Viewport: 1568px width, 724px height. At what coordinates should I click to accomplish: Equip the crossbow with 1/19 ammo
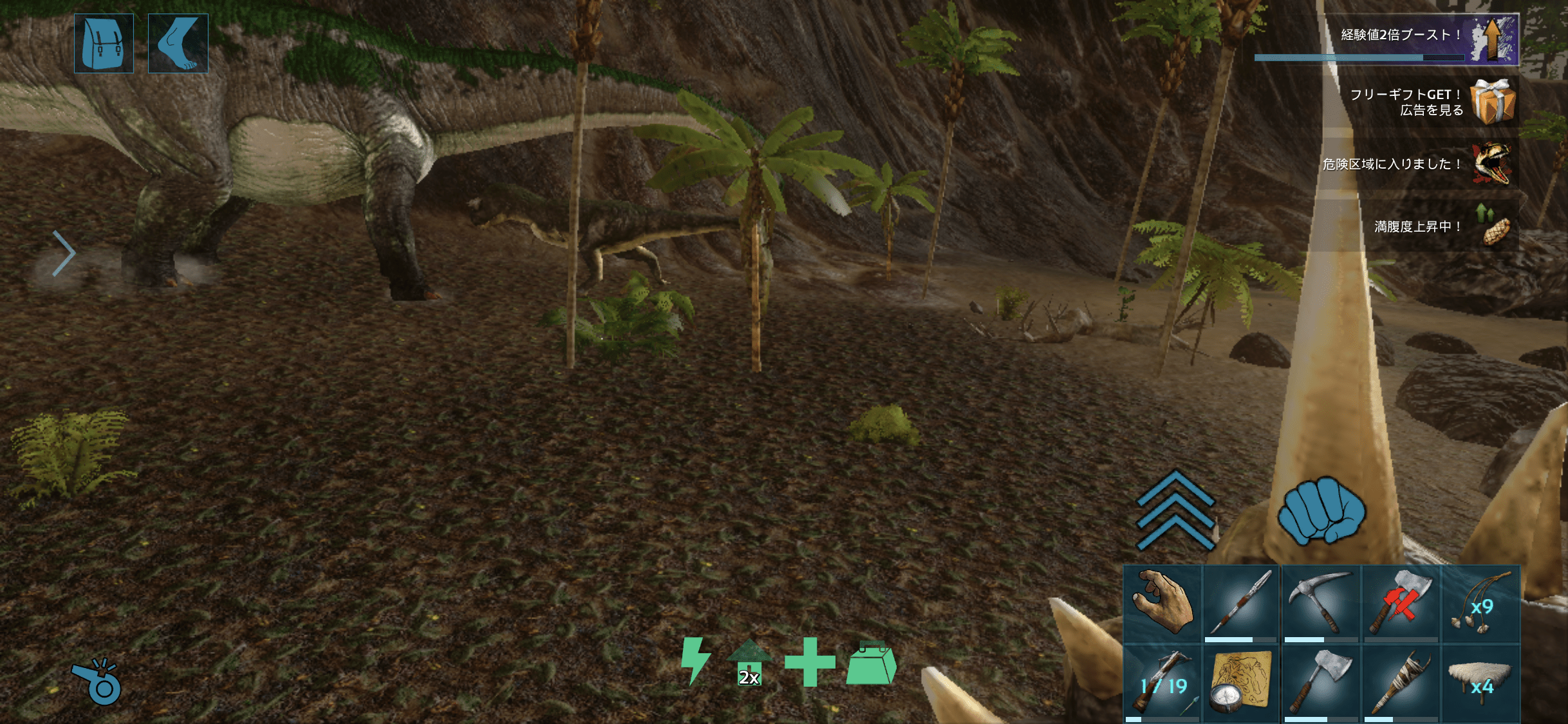click(x=1162, y=683)
